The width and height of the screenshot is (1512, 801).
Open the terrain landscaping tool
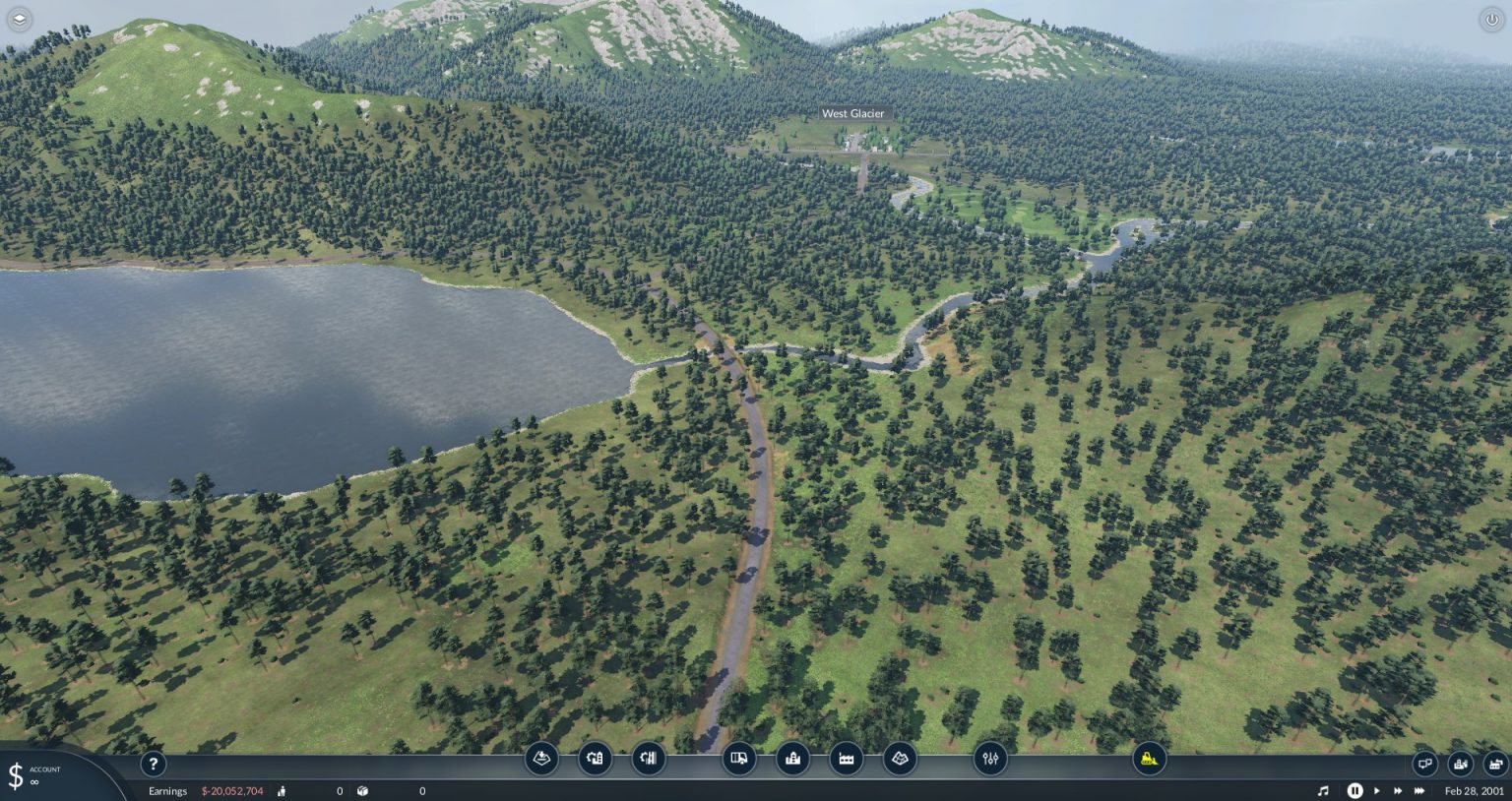click(x=541, y=759)
